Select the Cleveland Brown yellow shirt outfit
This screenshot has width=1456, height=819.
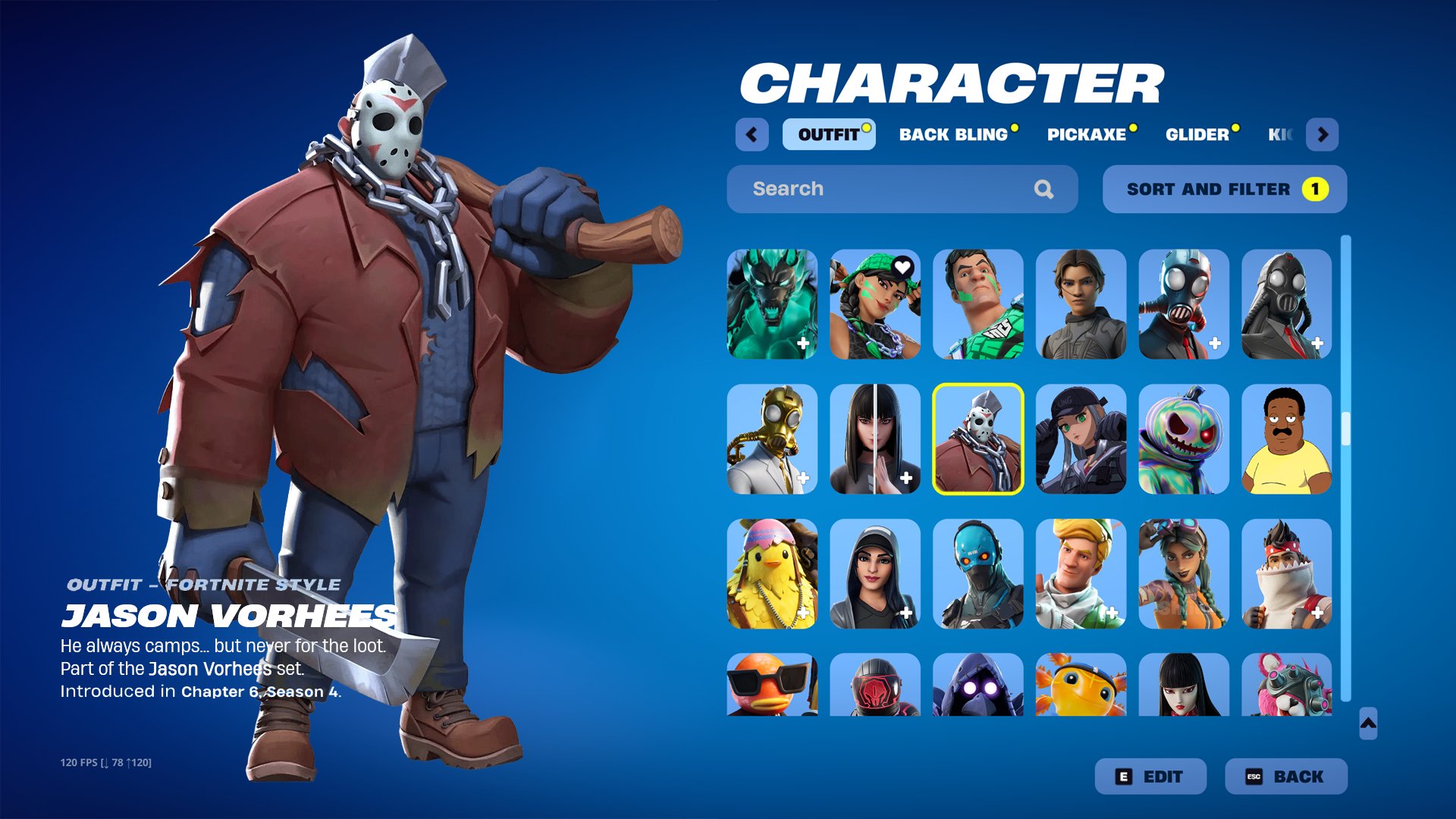tap(1287, 439)
